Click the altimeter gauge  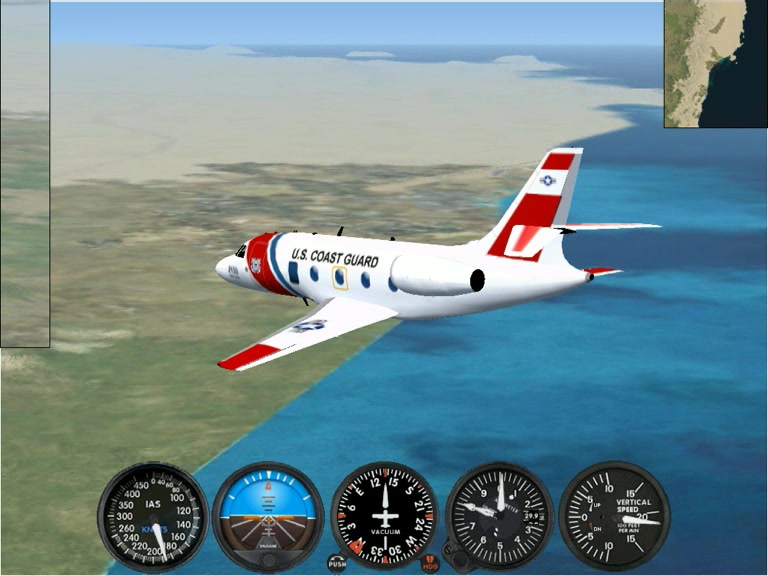point(499,517)
